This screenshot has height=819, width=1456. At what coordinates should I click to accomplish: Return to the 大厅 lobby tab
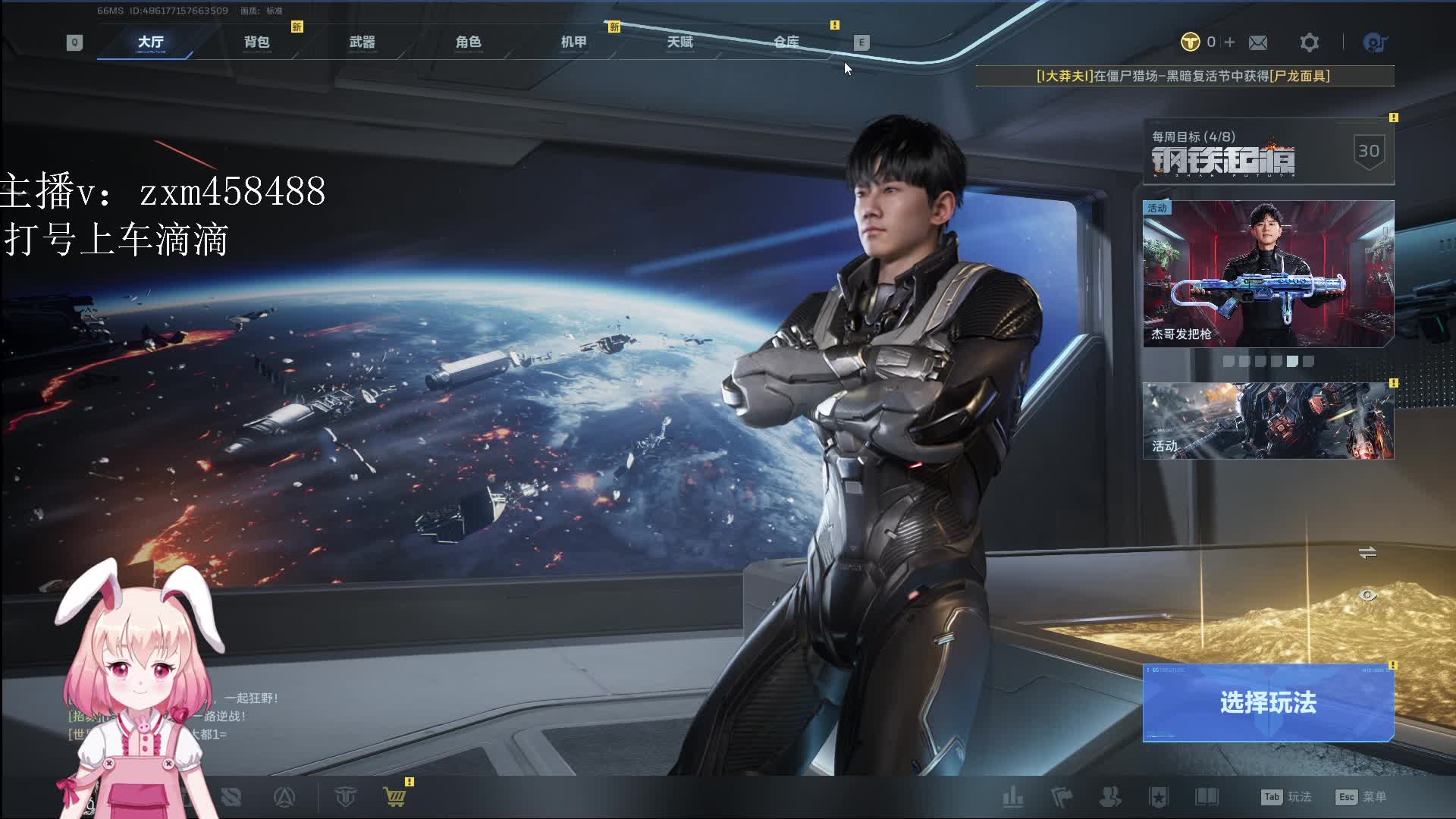151,42
